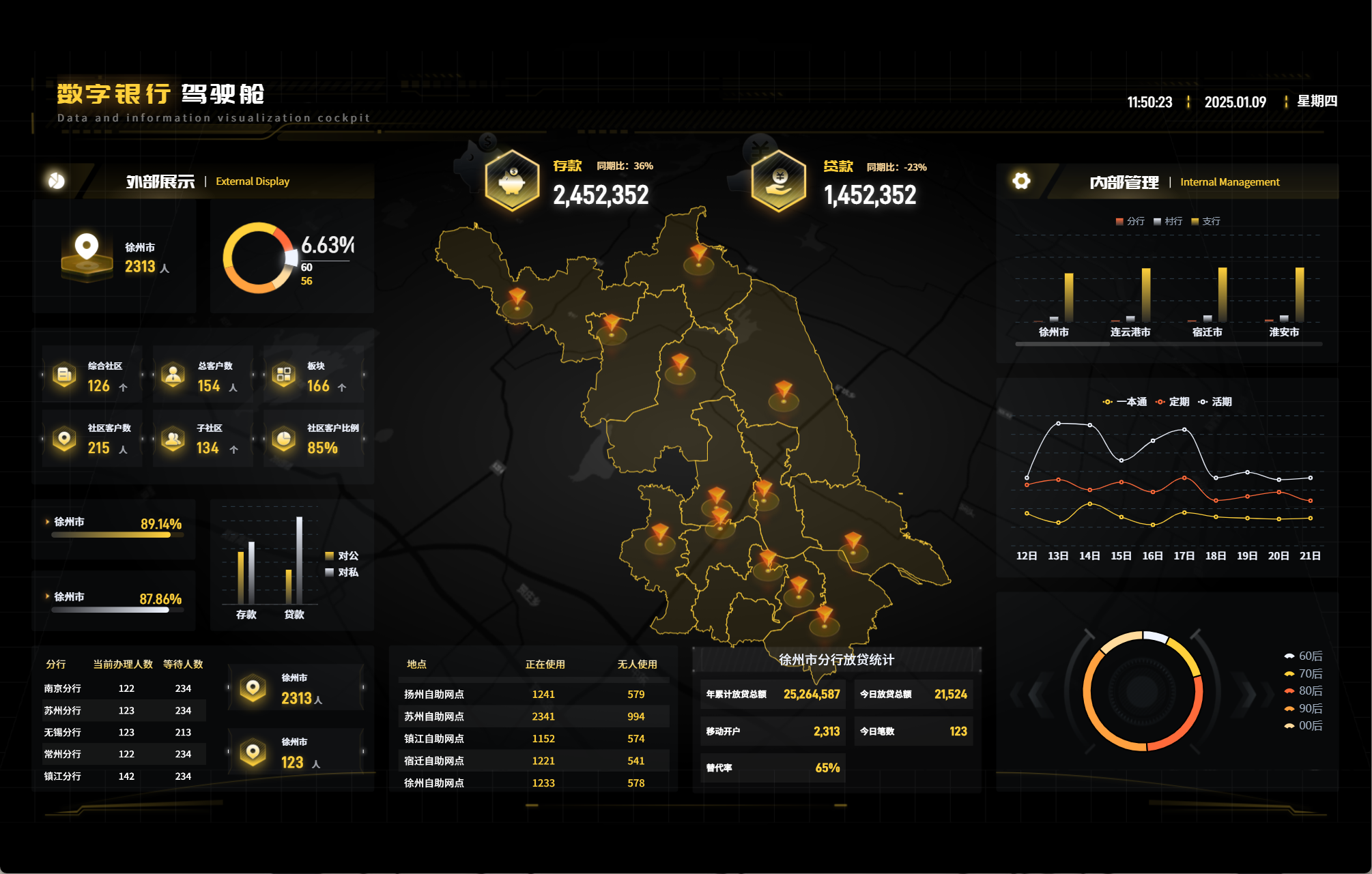Toggle the 90后 donut legend entry
Viewport: 1372px width, 874px height.
coord(1304,709)
